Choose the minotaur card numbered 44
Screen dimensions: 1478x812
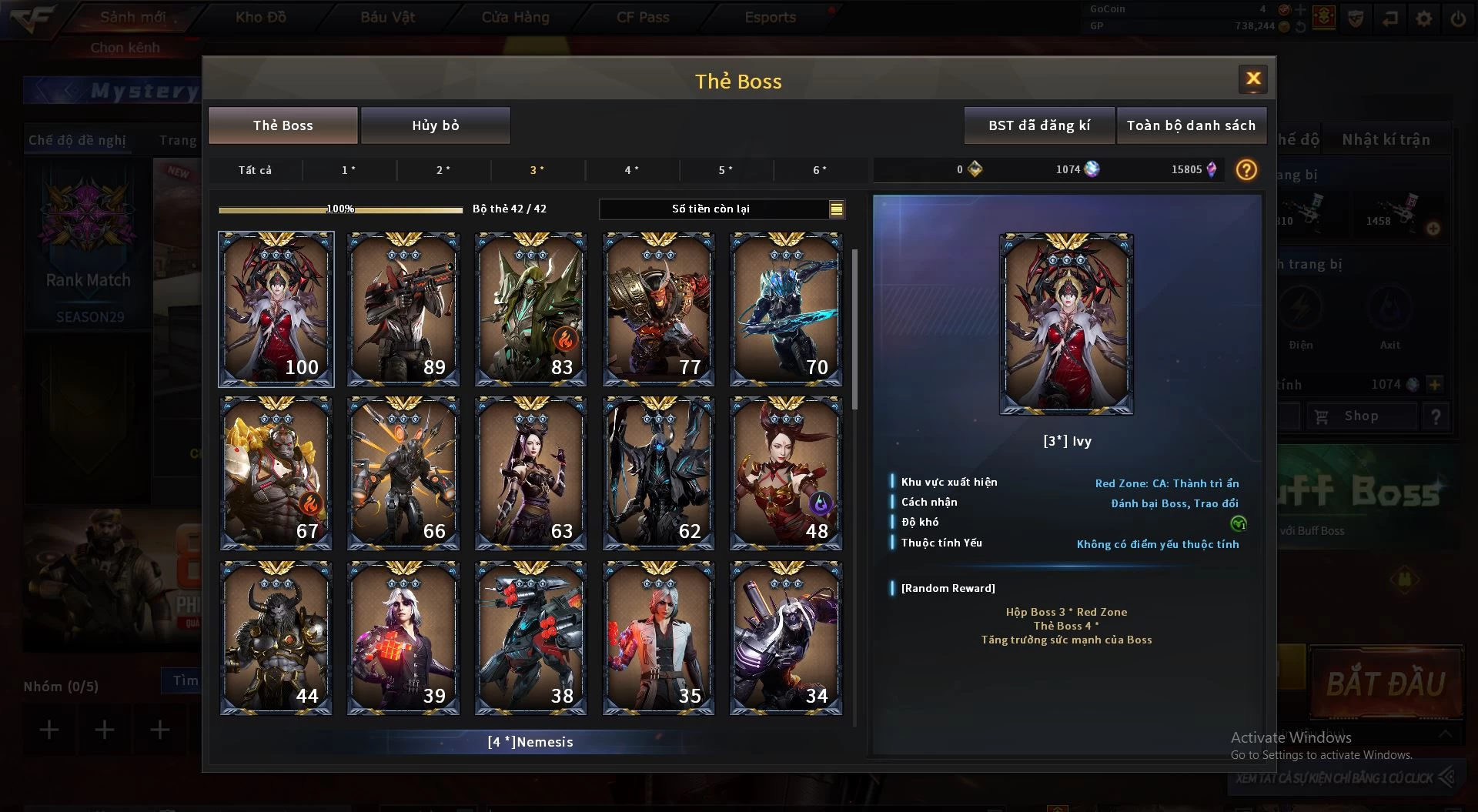pos(276,638)
